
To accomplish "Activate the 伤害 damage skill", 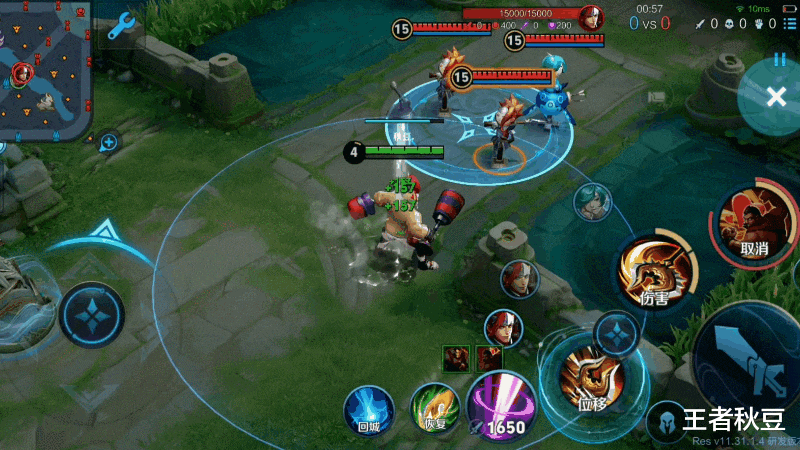I will click(x=655, y=272).
